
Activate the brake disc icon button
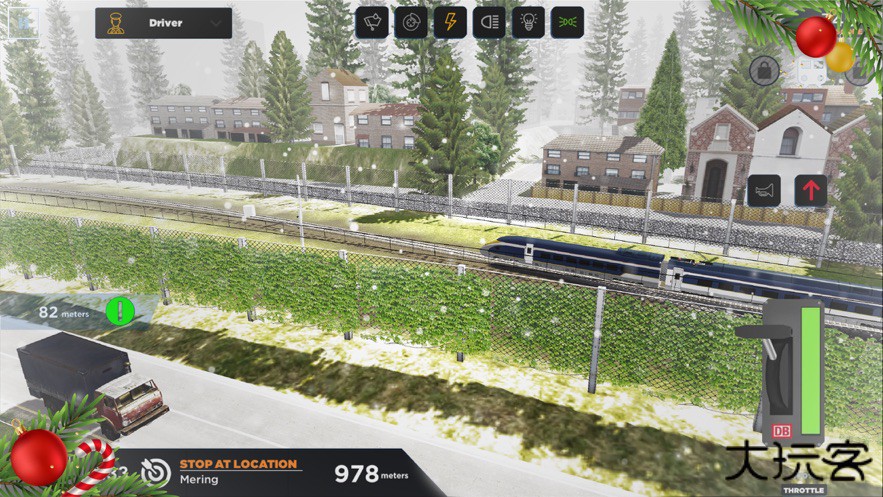410,22
